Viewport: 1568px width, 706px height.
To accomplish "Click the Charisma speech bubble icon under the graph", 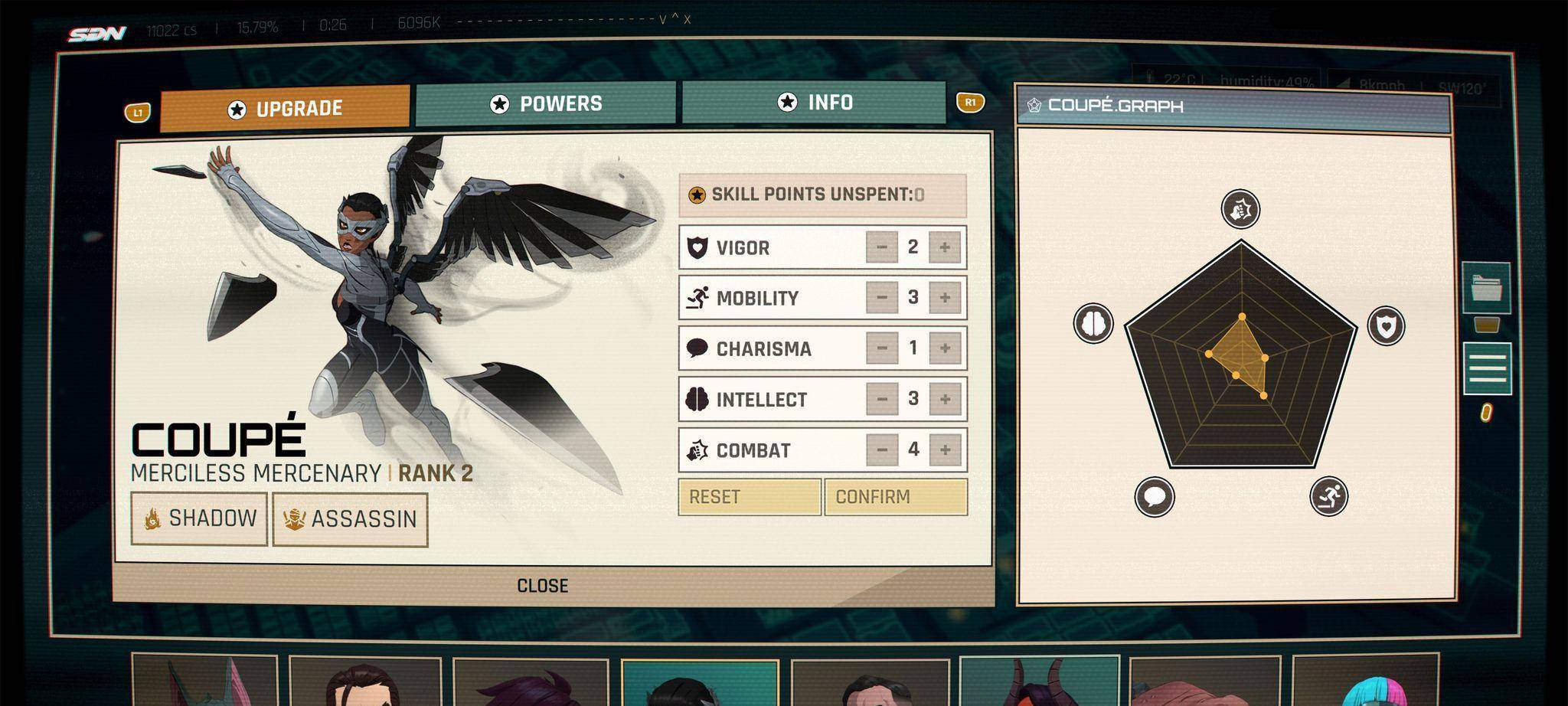I will tap(1153, 495).
